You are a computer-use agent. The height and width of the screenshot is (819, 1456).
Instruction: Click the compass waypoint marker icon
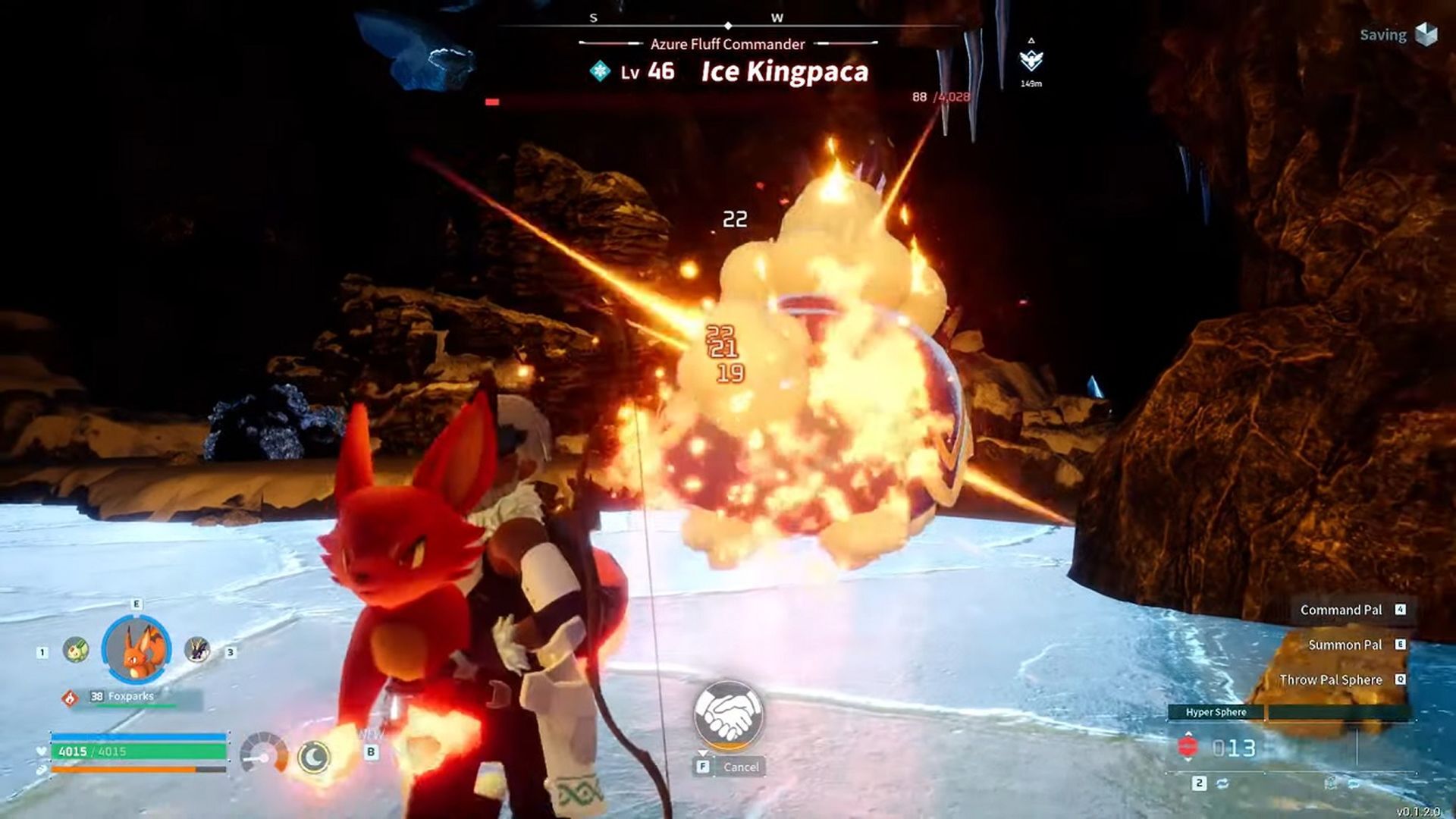tap(1031, 60)
